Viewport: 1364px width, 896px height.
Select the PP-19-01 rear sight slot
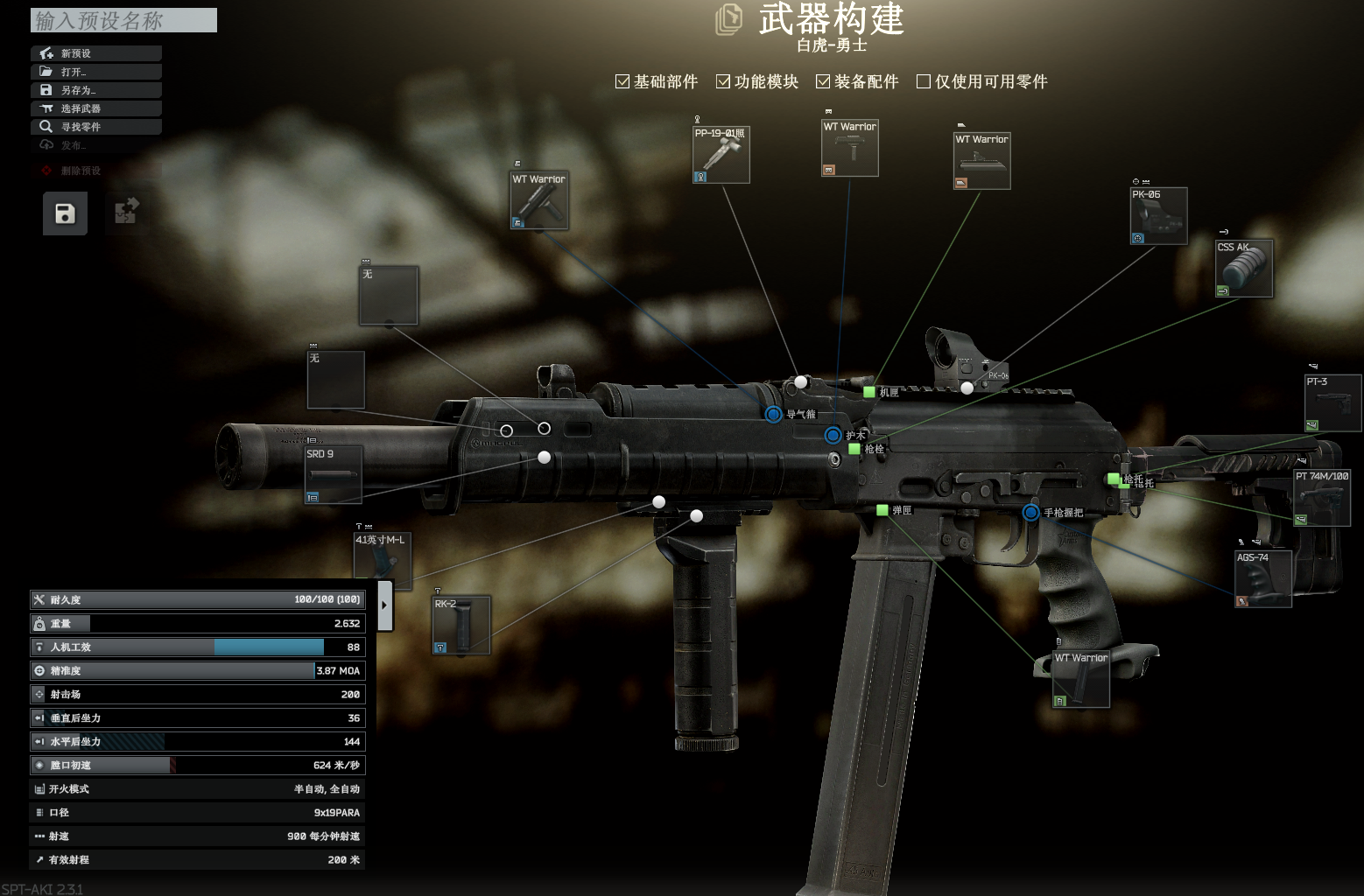point(721,155)
